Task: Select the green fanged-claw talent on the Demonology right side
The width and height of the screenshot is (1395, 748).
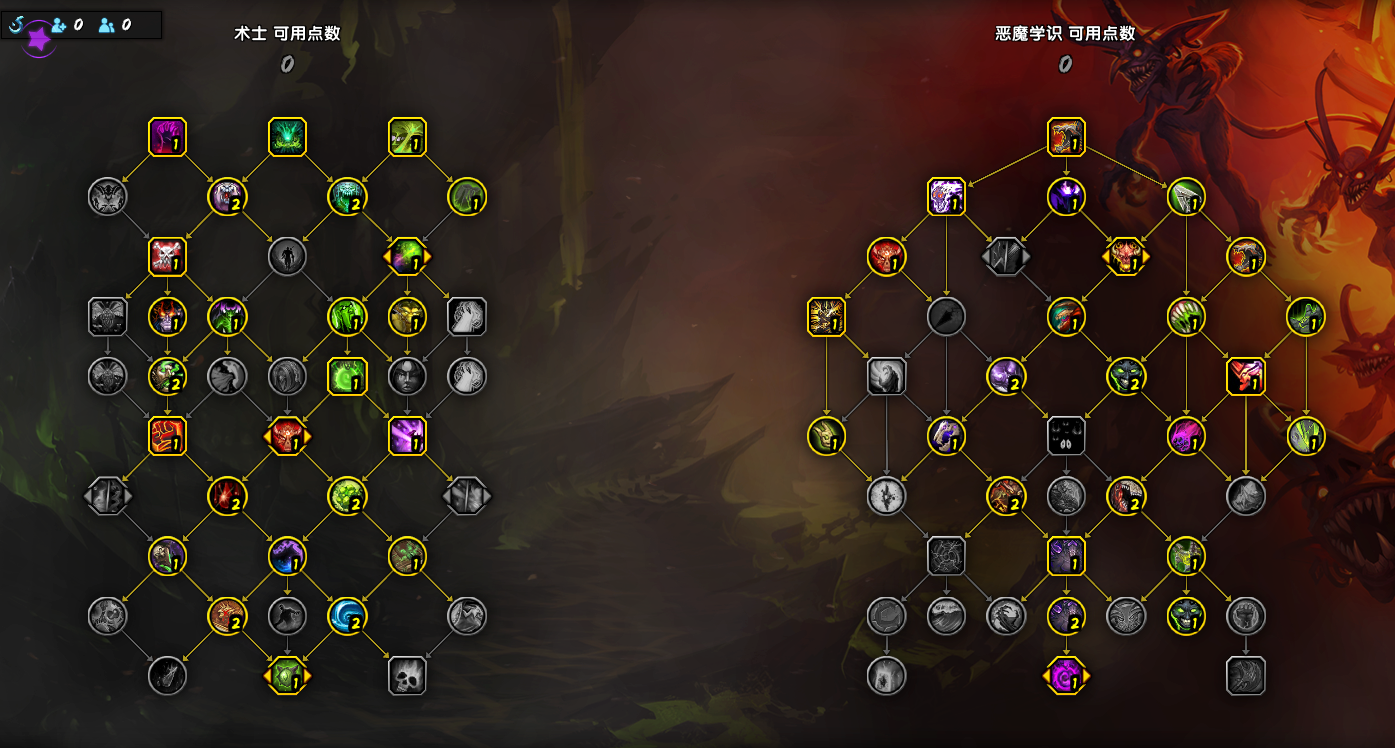Action: (x=1186, y=317)
